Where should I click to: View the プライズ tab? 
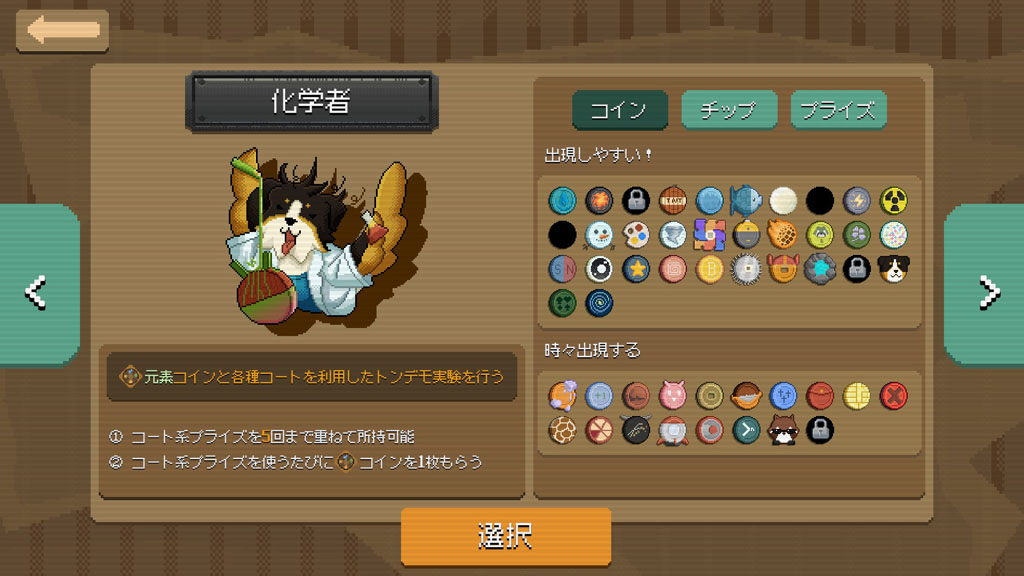[x=838, y=110]
